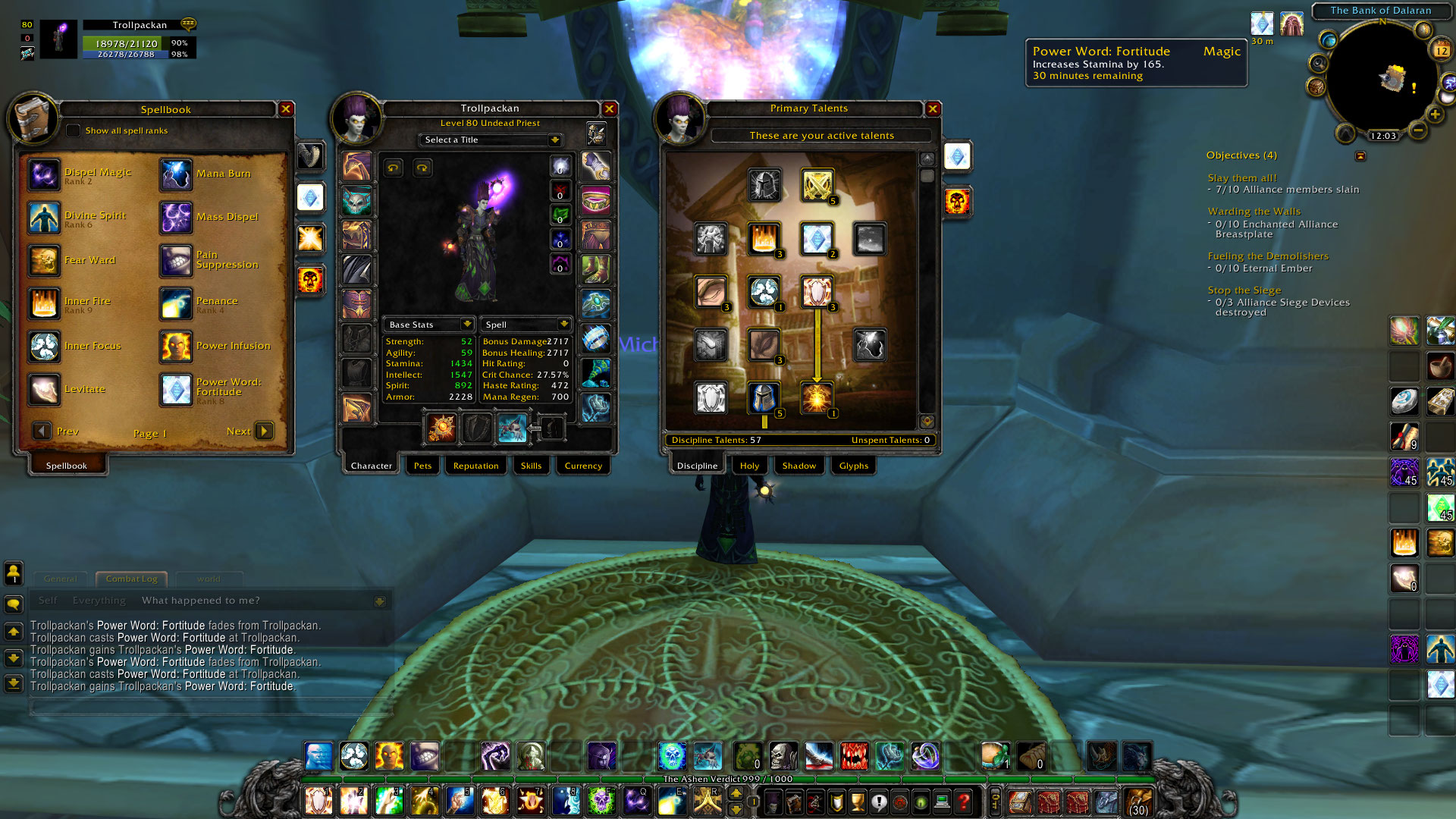This screenshot has width=1456, height=819.
Task: Enable the Show all spell ranks checkbox
Action: tap(73, 130)
